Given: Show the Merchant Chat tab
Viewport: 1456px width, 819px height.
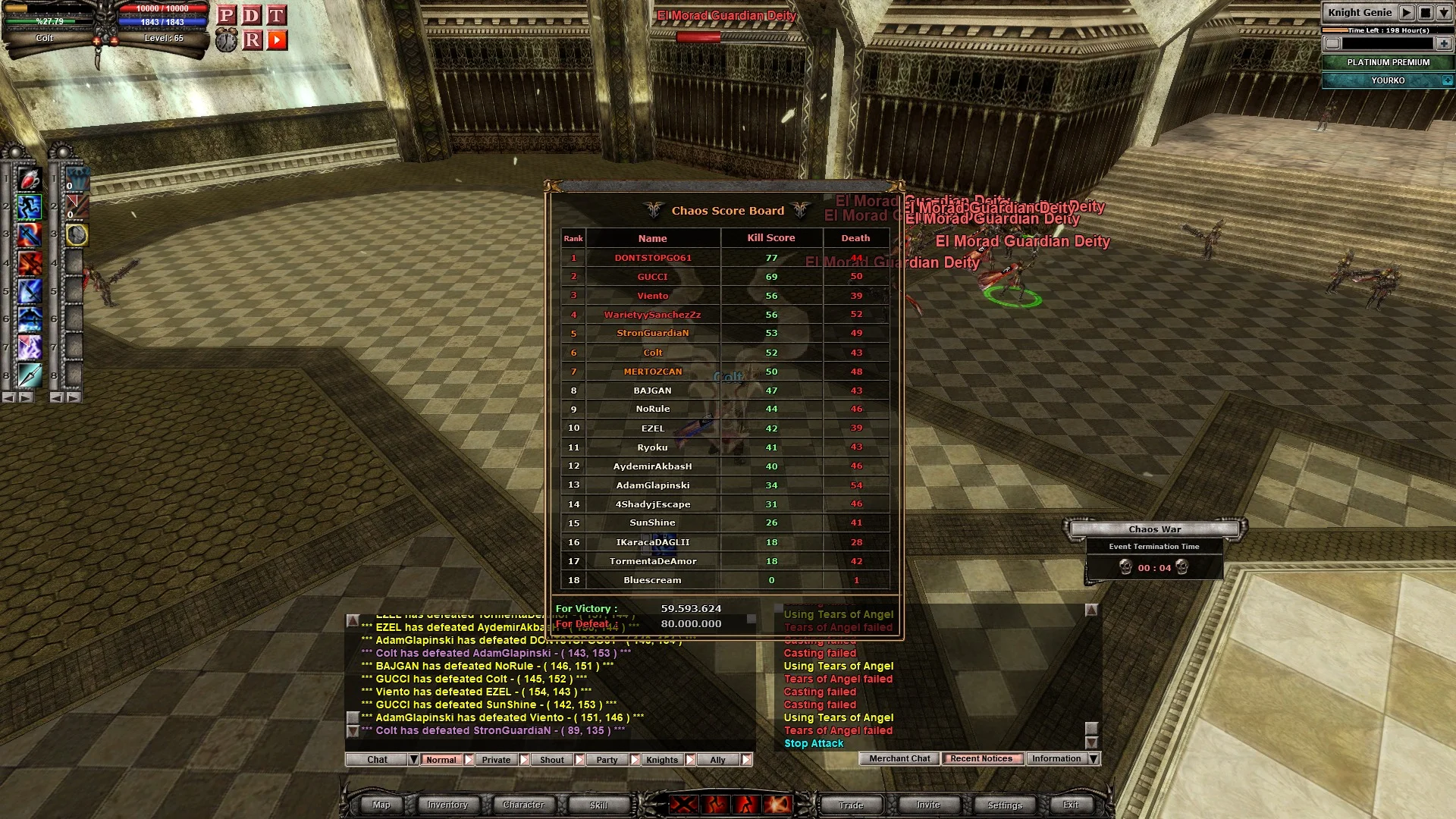Looking at the screenshot, I should 899,759.
